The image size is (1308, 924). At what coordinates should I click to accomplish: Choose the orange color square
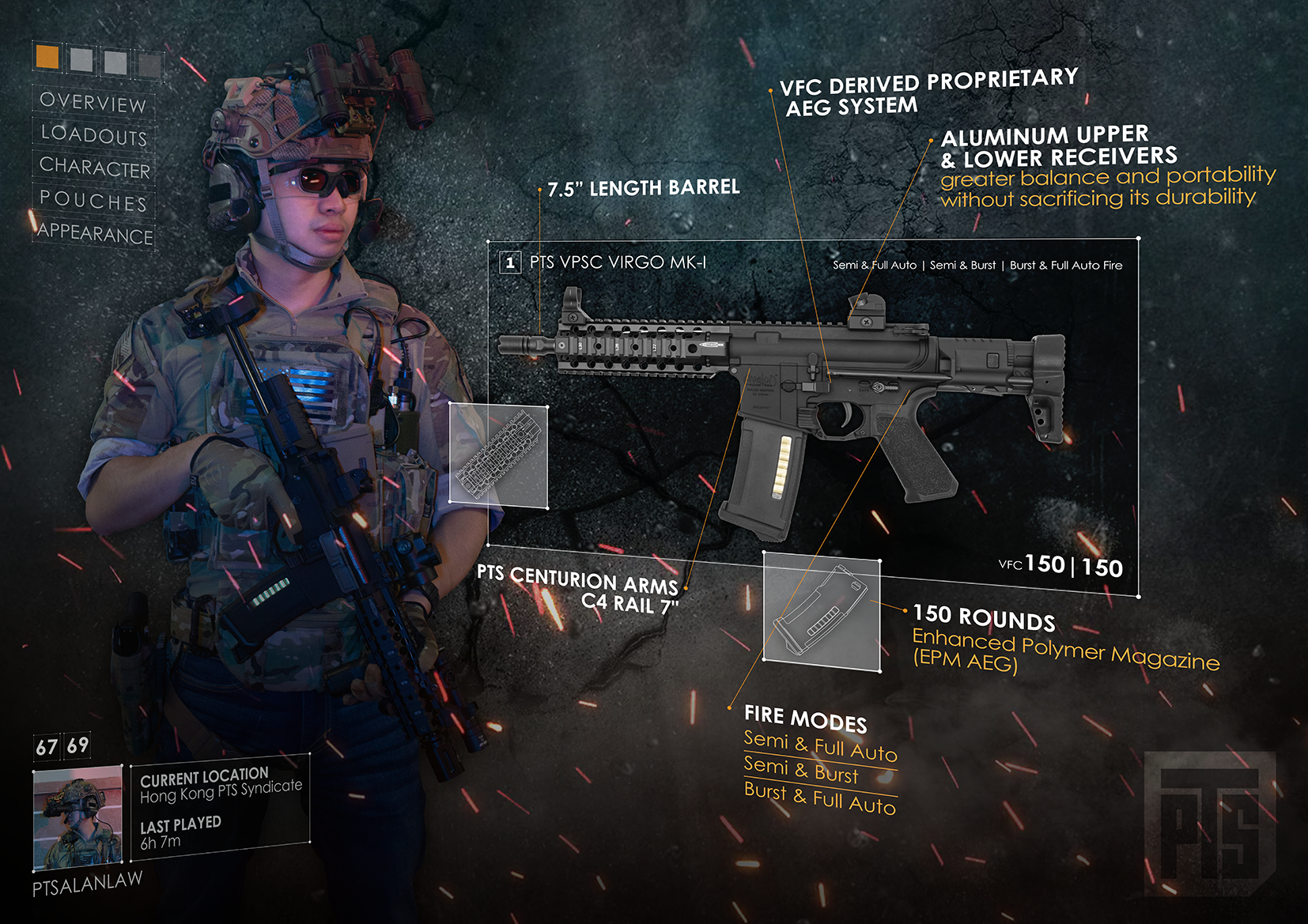47,57
